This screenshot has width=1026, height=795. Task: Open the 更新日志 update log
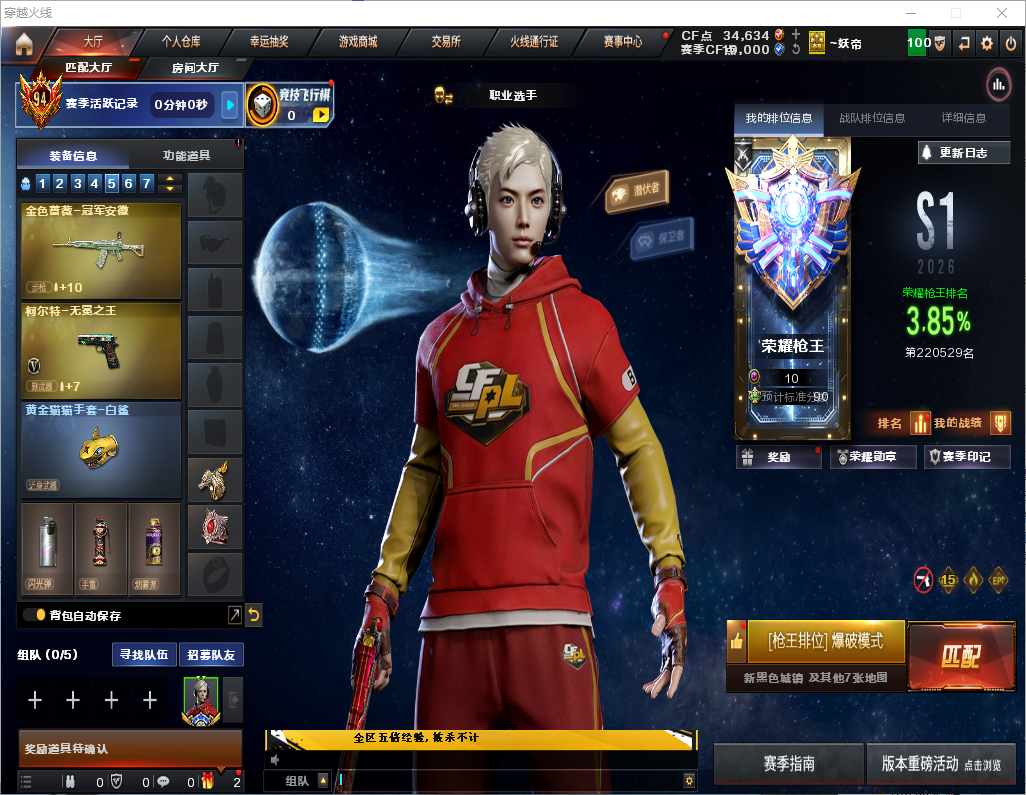(963, 153)
